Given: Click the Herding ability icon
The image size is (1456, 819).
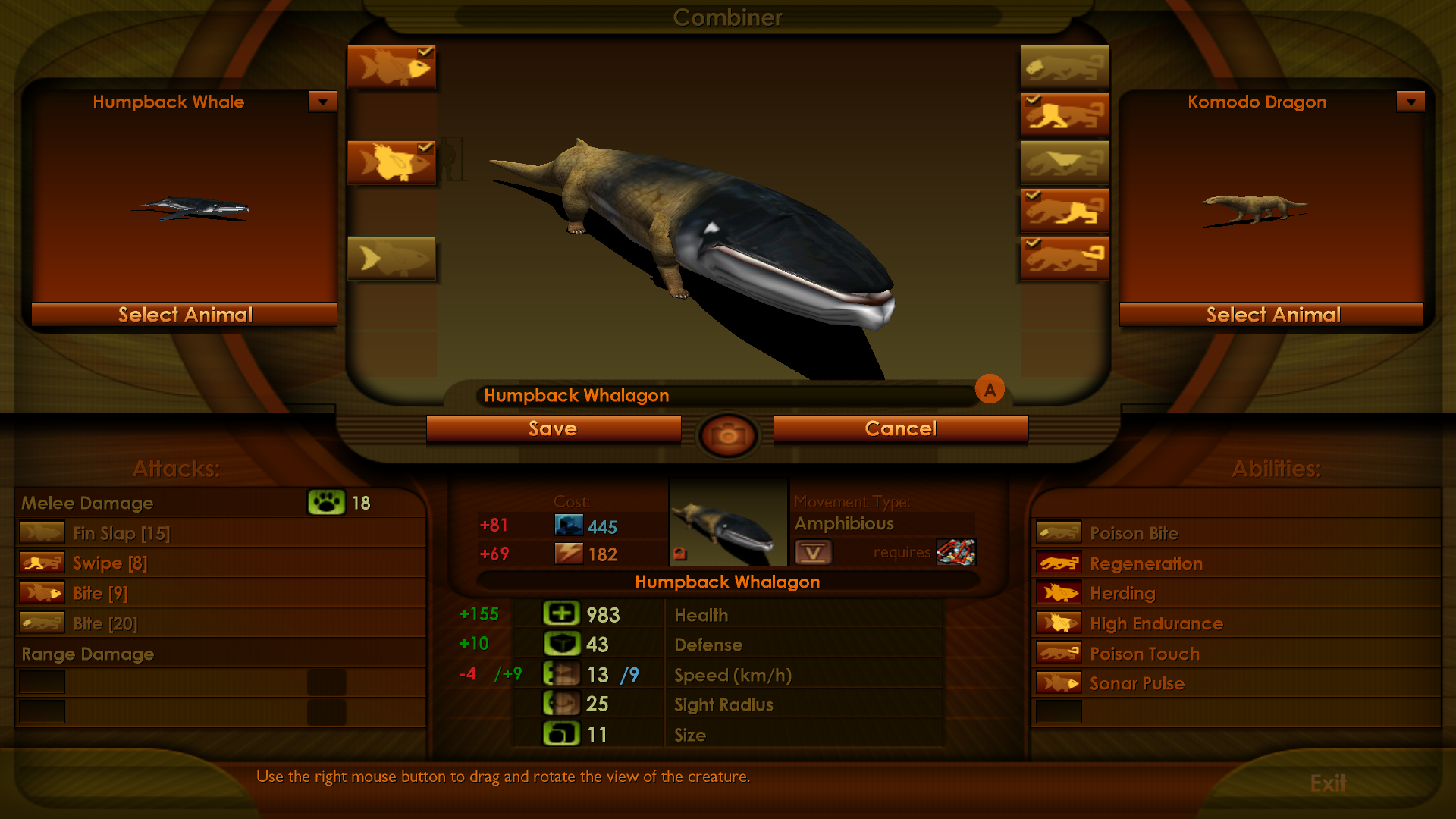Looking at the screenshot, I should pos(1059,592).
